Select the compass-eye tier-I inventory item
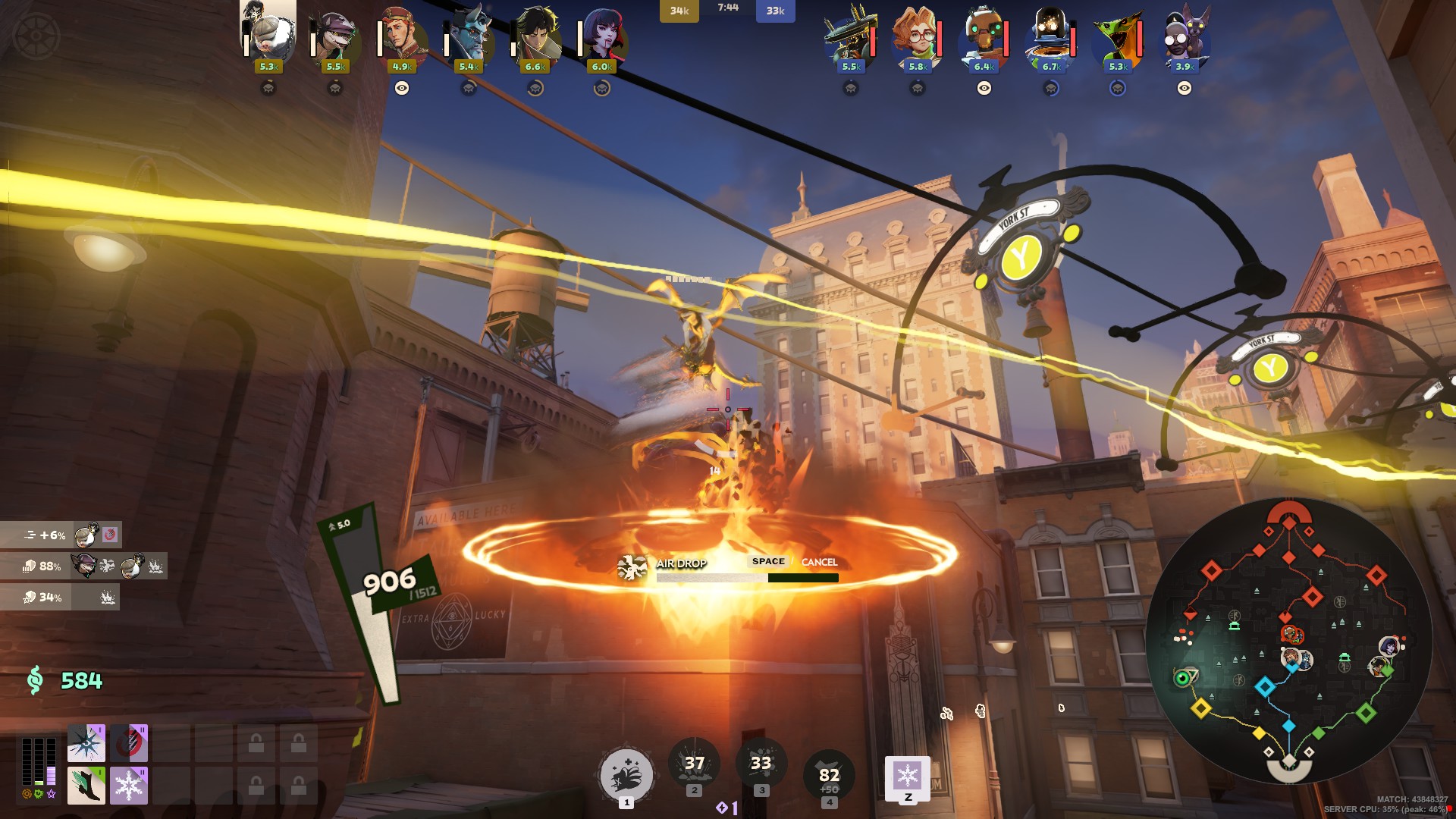 coord(86,744)
